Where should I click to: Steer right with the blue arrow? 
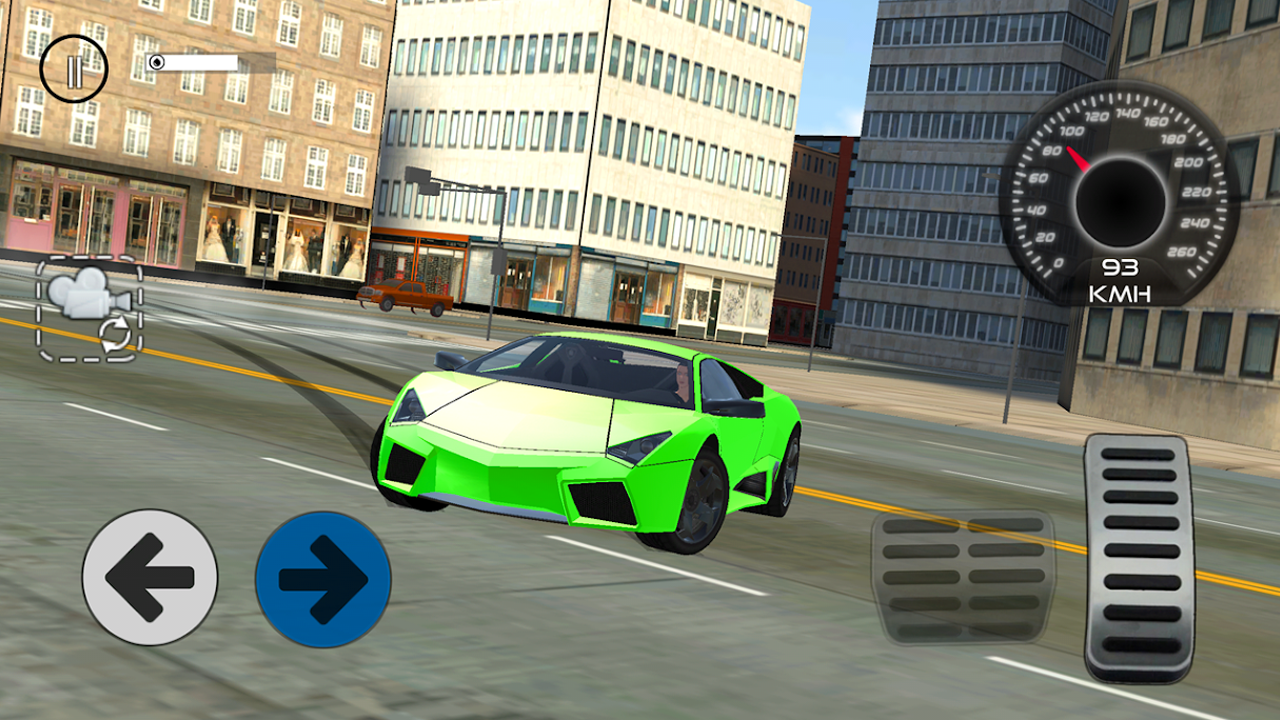click(x=322, y=578)
